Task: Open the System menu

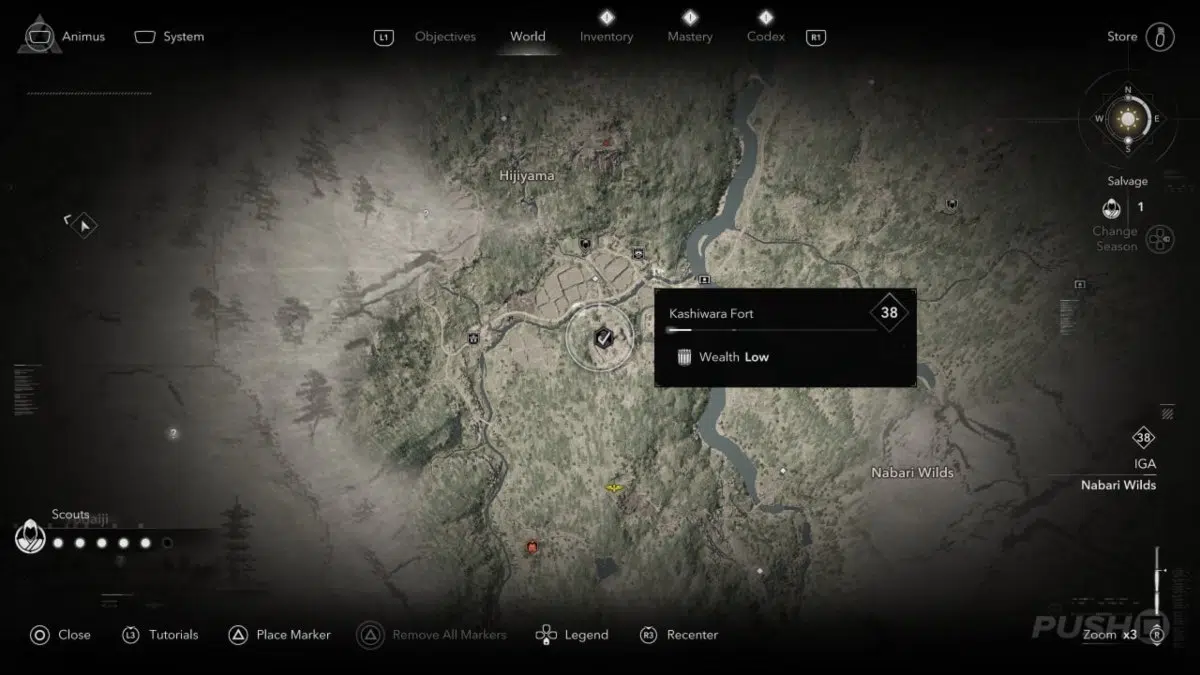Action: [x=170, y=37]
